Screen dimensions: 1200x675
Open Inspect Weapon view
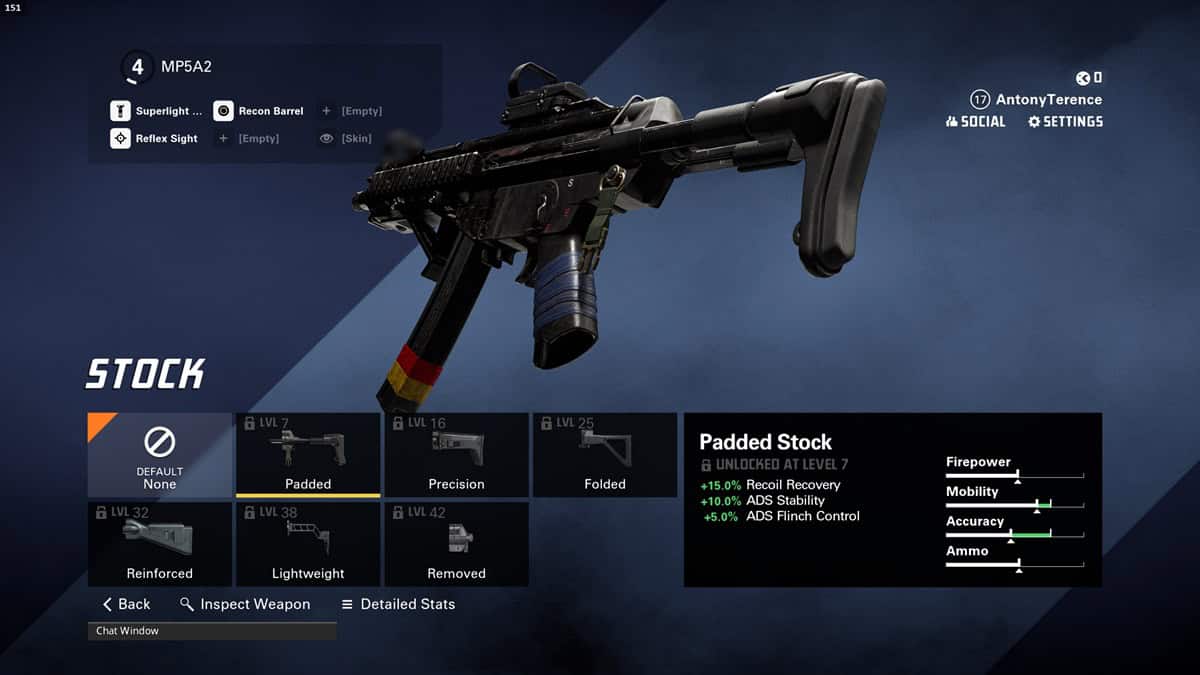click(245, 604)
